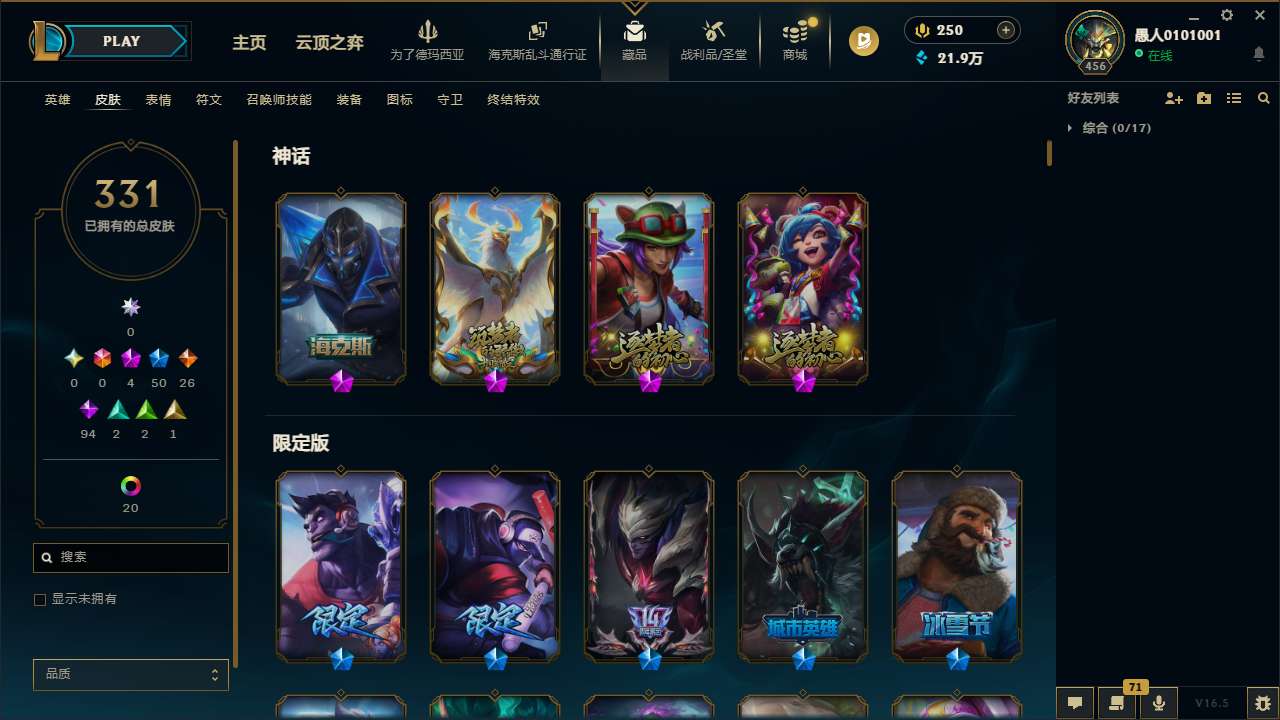
Task: View notifications showing the 71 badge
Action: (1117, 703)
